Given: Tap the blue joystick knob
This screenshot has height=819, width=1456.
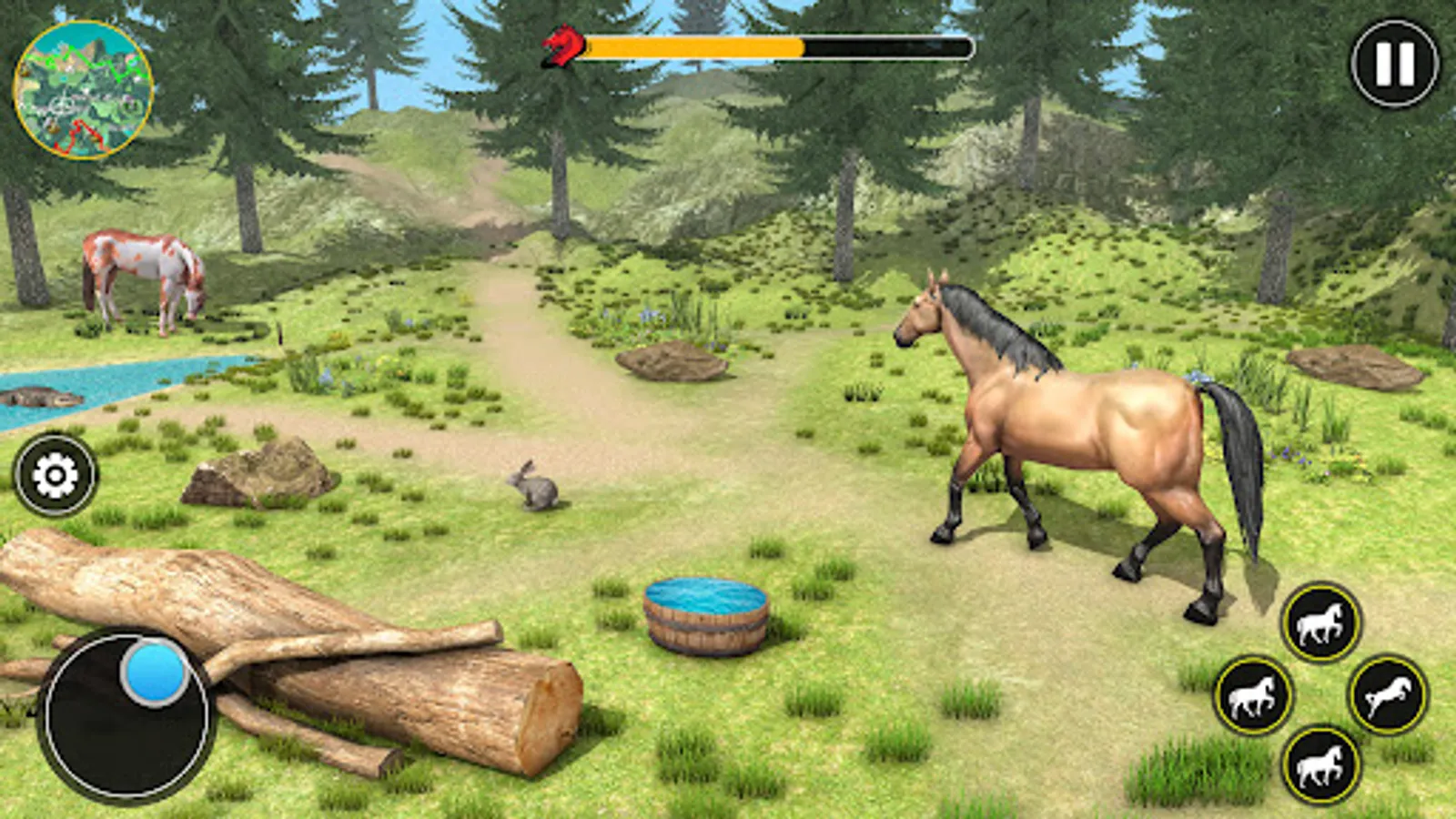Looking at the screenshot, I should coord(153,671).
